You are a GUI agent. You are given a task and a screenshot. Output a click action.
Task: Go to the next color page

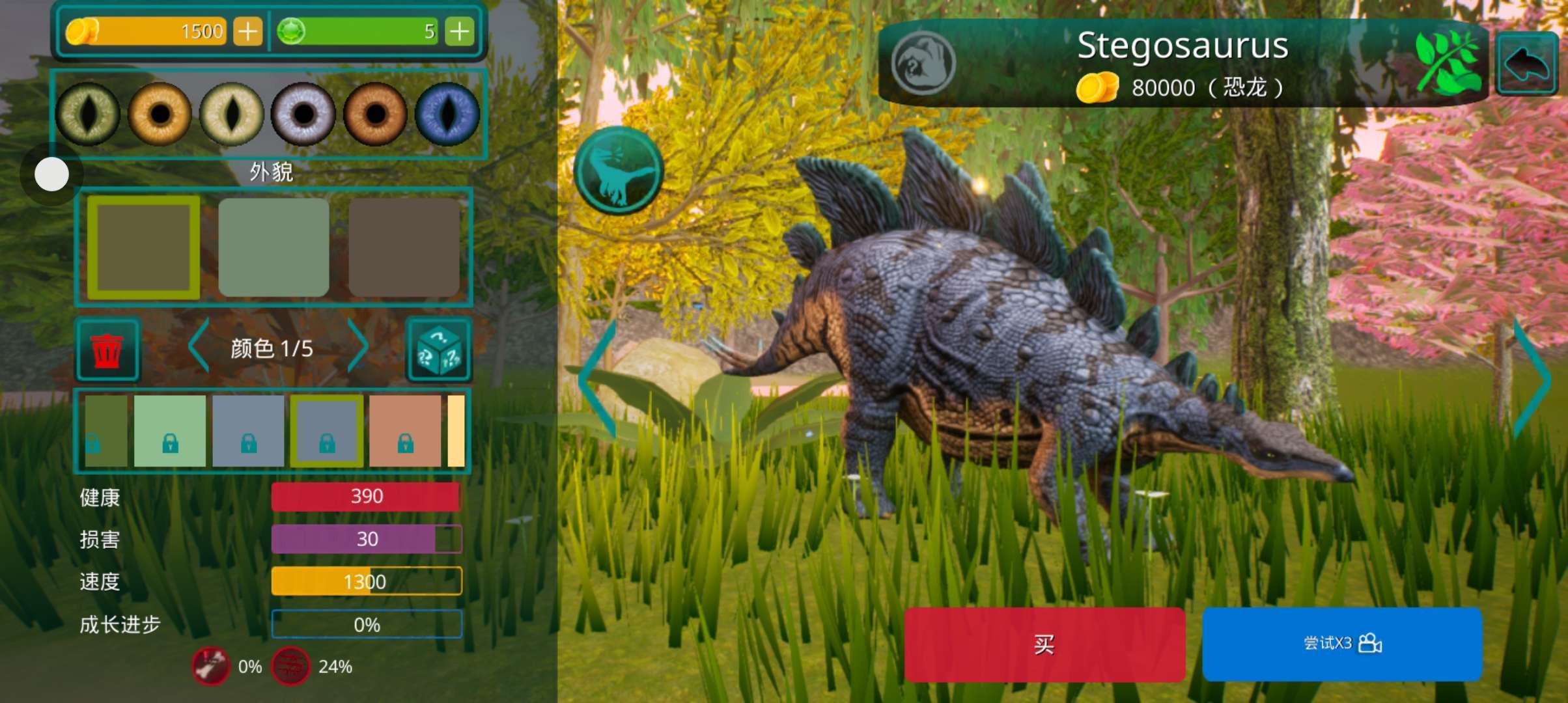[x=357, y=346]
